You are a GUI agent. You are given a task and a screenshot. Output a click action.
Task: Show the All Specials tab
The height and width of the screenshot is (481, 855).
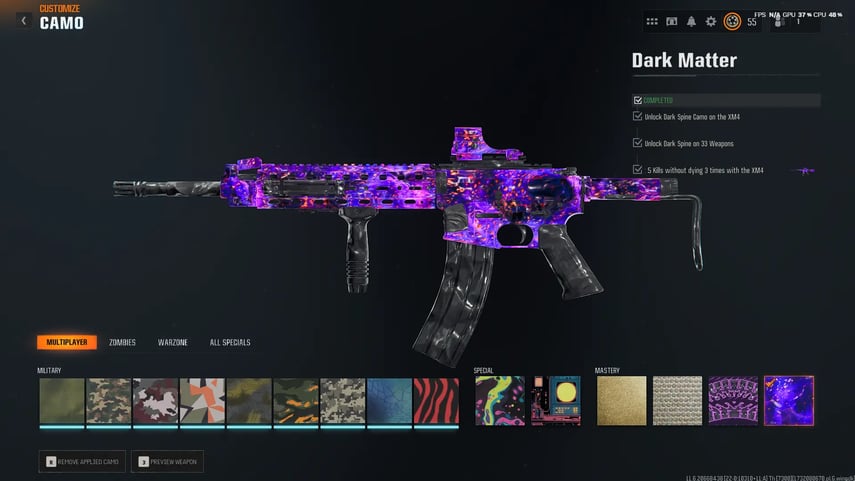tap(230, 342)
